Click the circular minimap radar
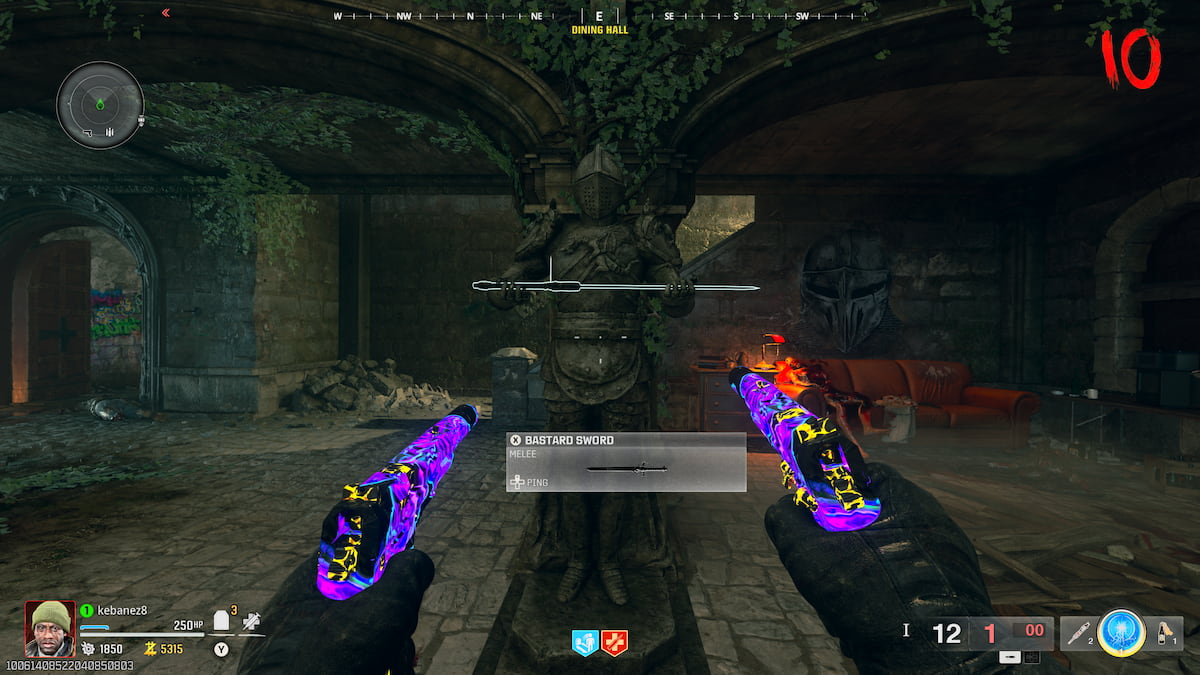Viewport: 1200px width, 675px height. coord(100,104)
